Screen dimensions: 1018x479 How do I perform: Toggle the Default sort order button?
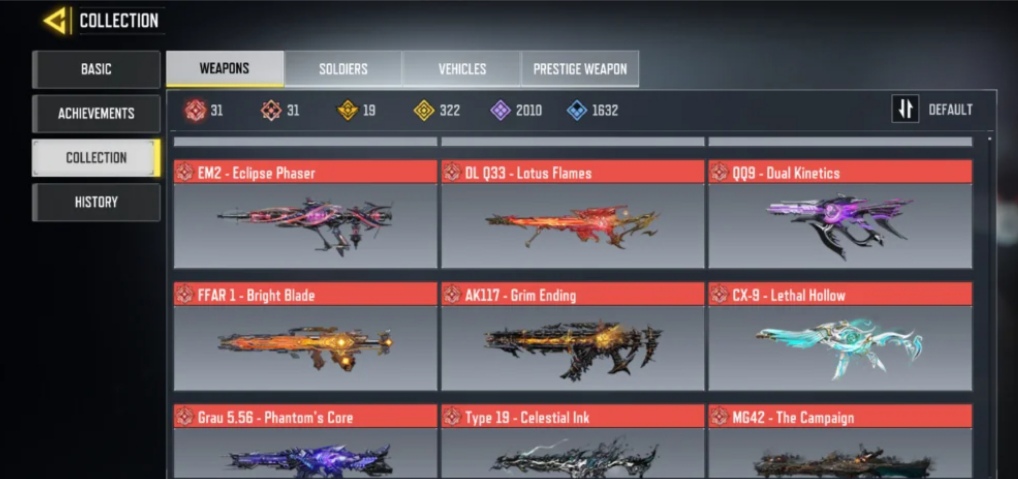point(932,110)
